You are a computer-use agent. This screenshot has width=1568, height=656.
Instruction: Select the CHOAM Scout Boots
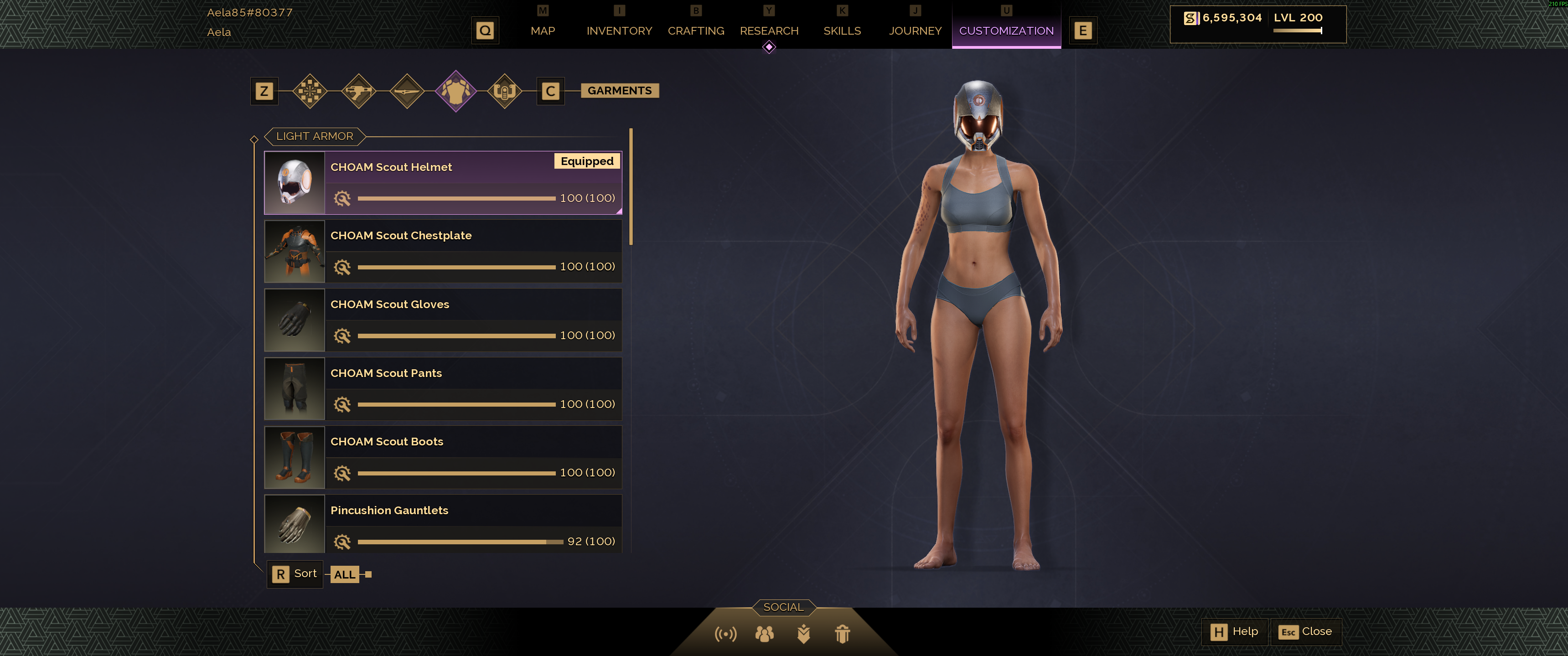point(443,458)
